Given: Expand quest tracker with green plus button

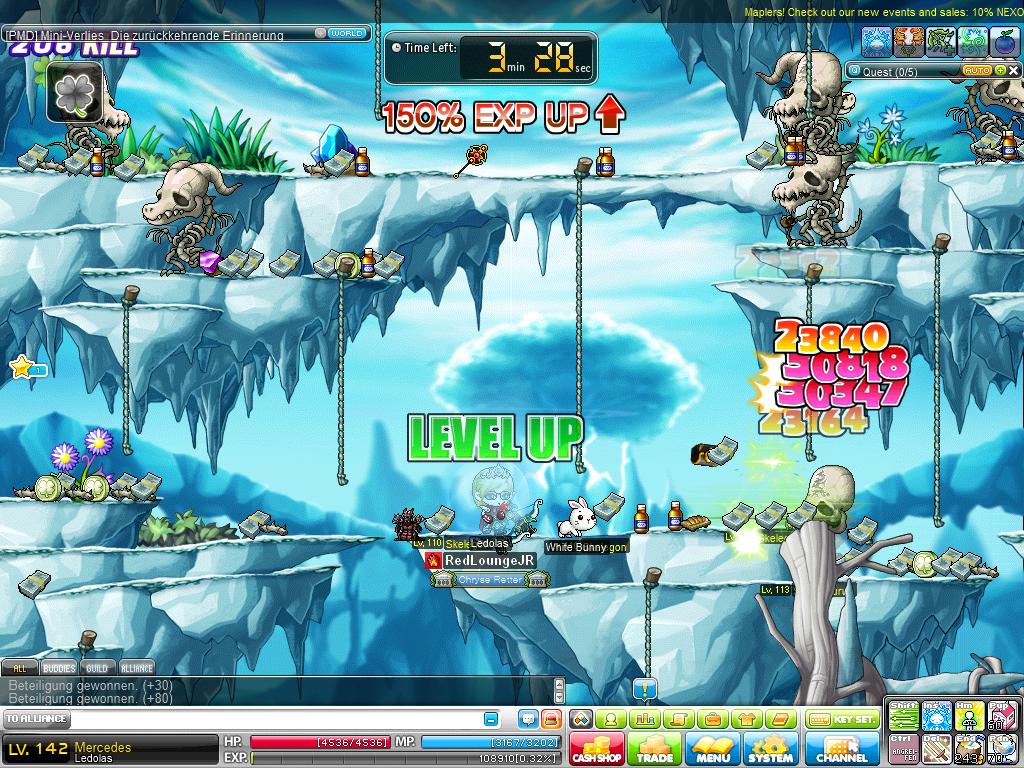Looking at the screenshot, I should tap(998, 71).
